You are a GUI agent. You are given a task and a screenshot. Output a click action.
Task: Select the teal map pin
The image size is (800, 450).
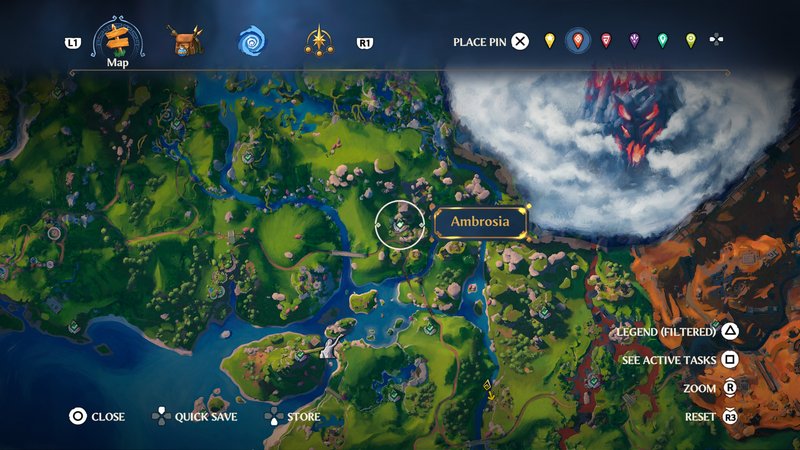[662, 41]
